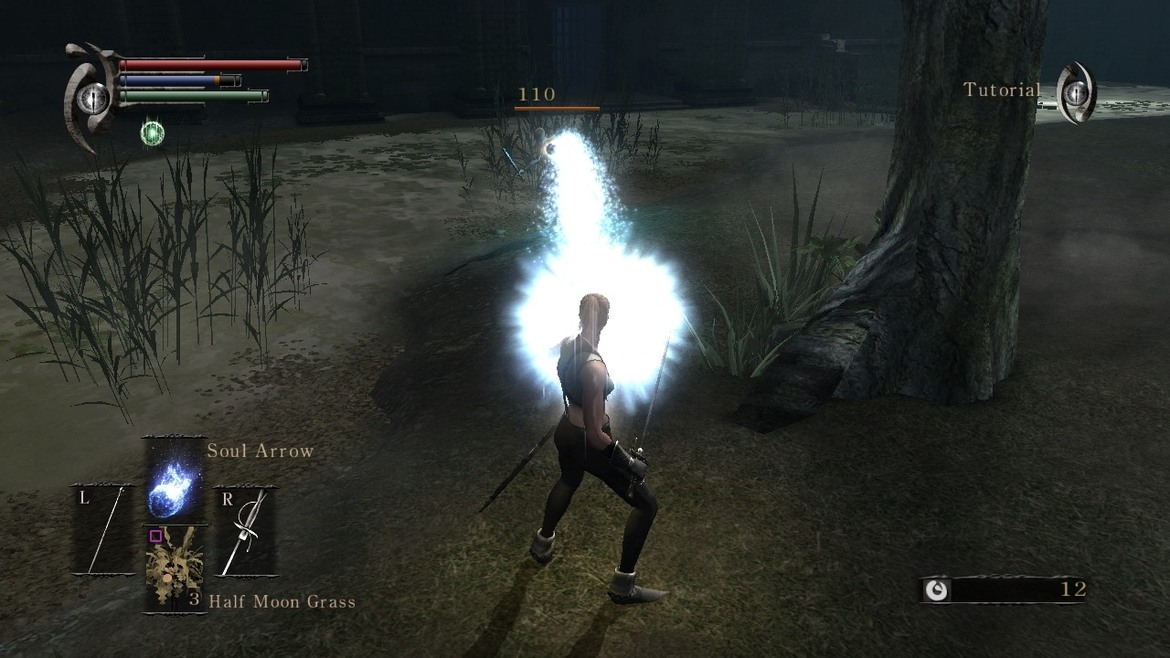Click the character emblem beside the bars
This screenshot has height=658, width=1170.
tap(92, 96)
